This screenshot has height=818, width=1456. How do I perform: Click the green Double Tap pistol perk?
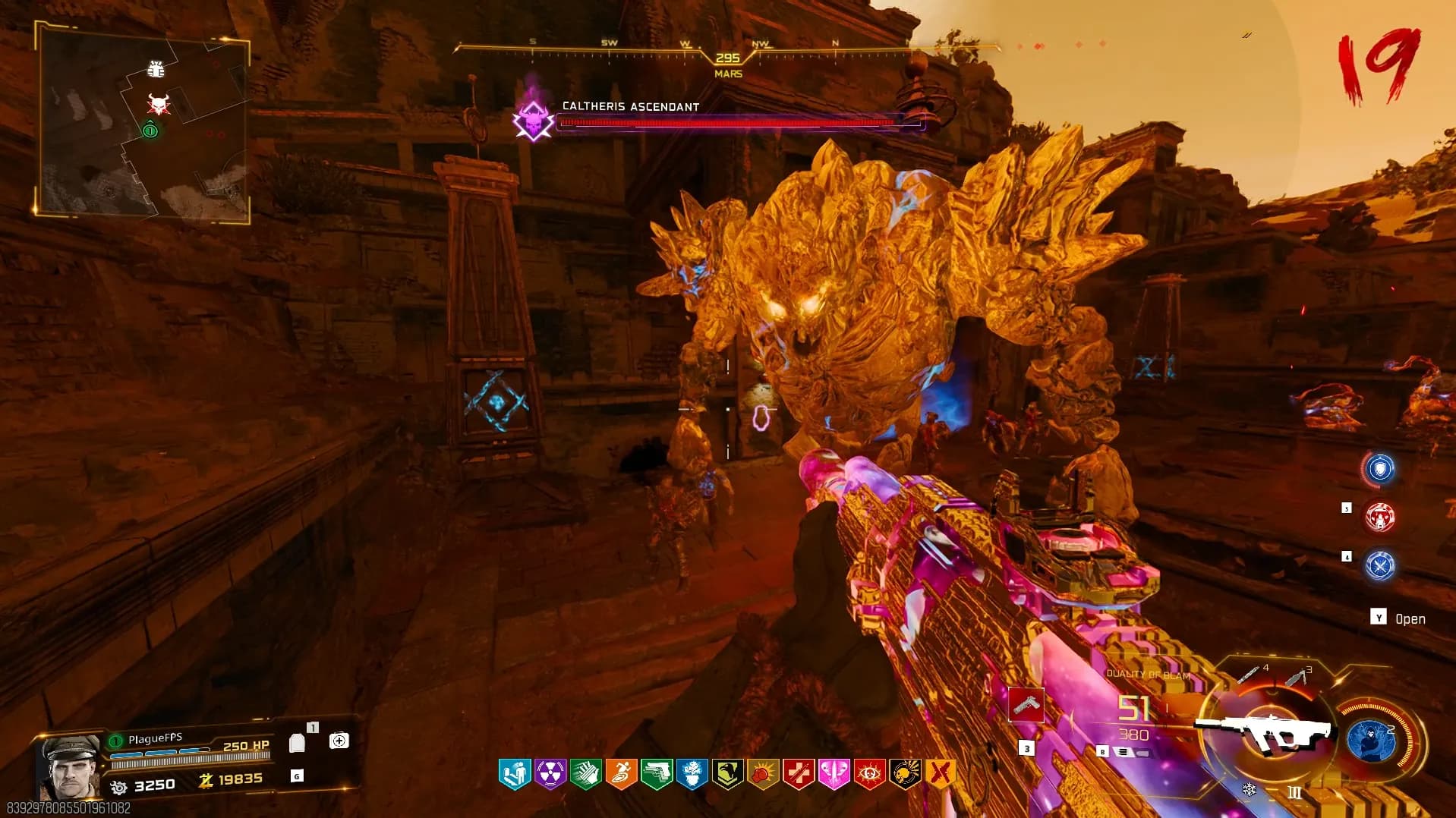pyautogui.click(x=657, y=774)
